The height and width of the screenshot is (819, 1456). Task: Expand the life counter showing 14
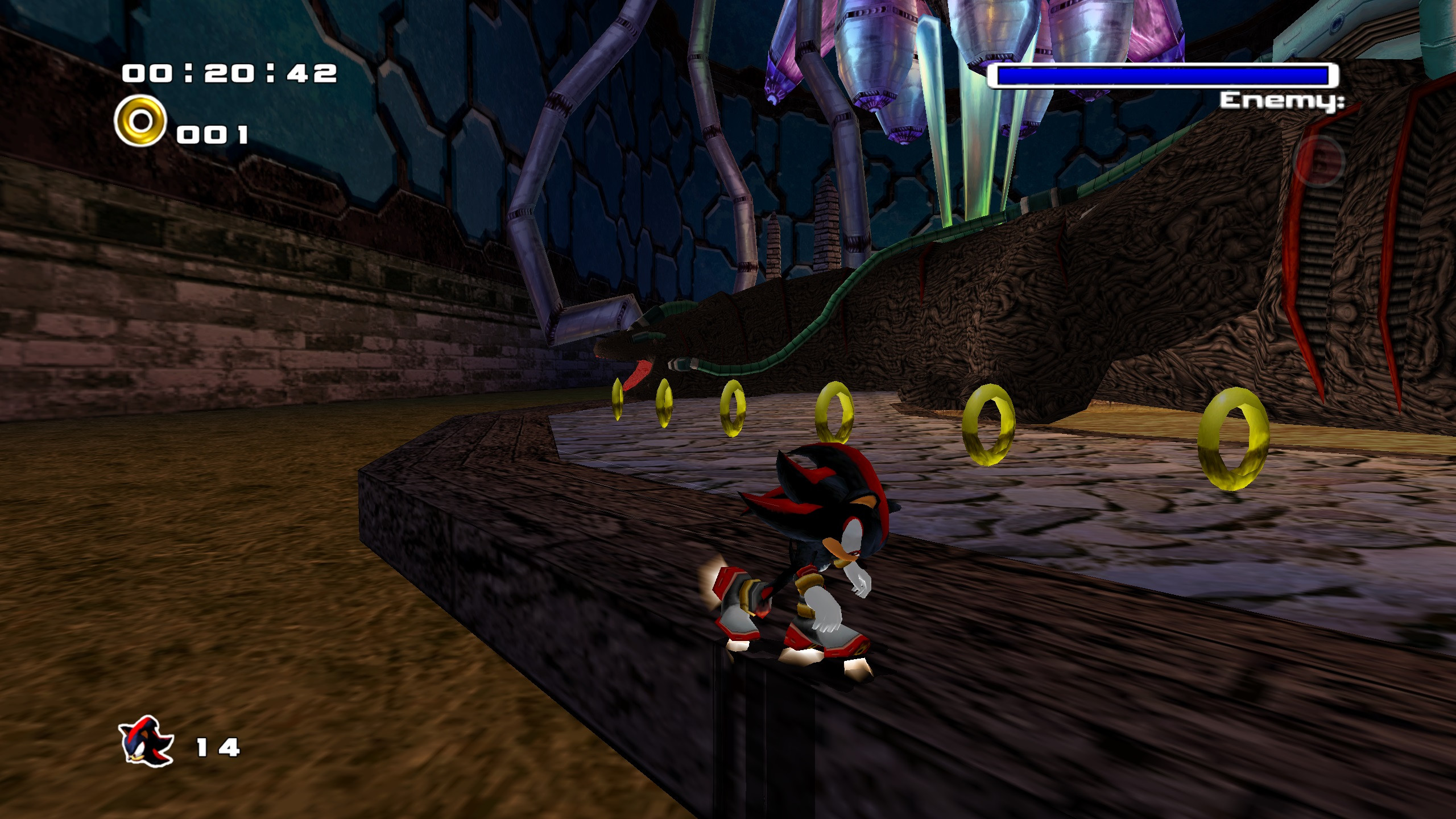218,748
